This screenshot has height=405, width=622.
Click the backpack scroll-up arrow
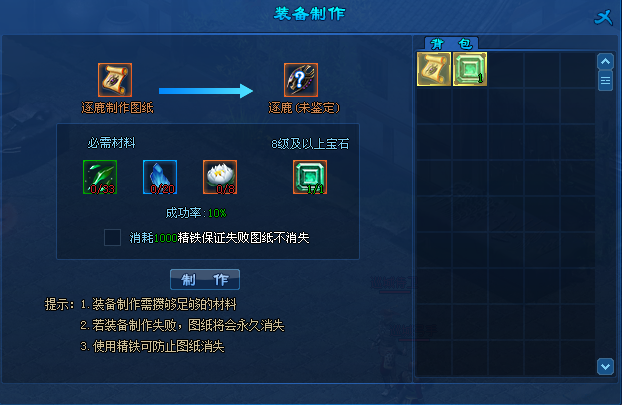pos(604,61)
